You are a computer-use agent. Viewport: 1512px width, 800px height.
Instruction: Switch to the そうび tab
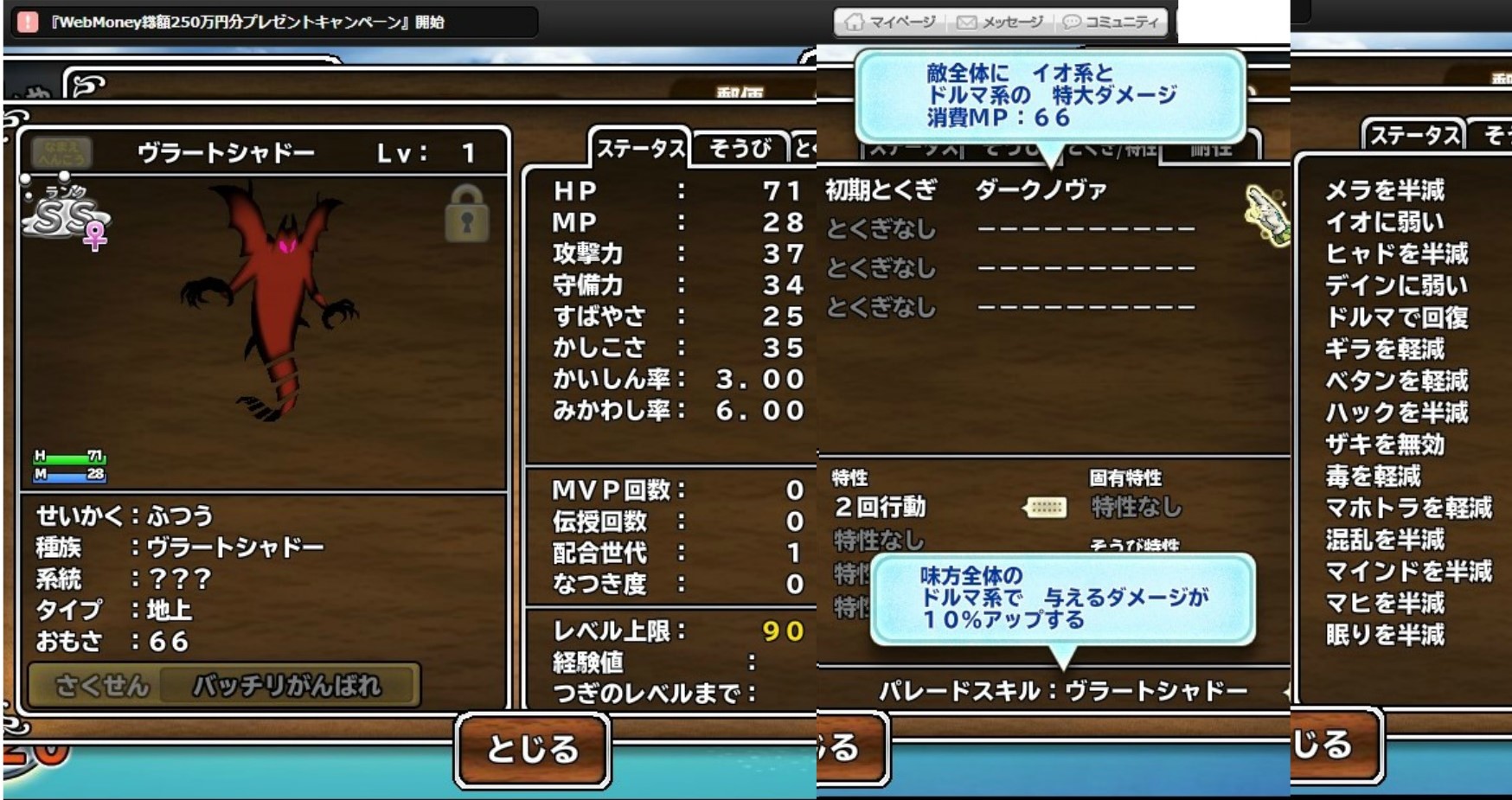pos(740,149)
